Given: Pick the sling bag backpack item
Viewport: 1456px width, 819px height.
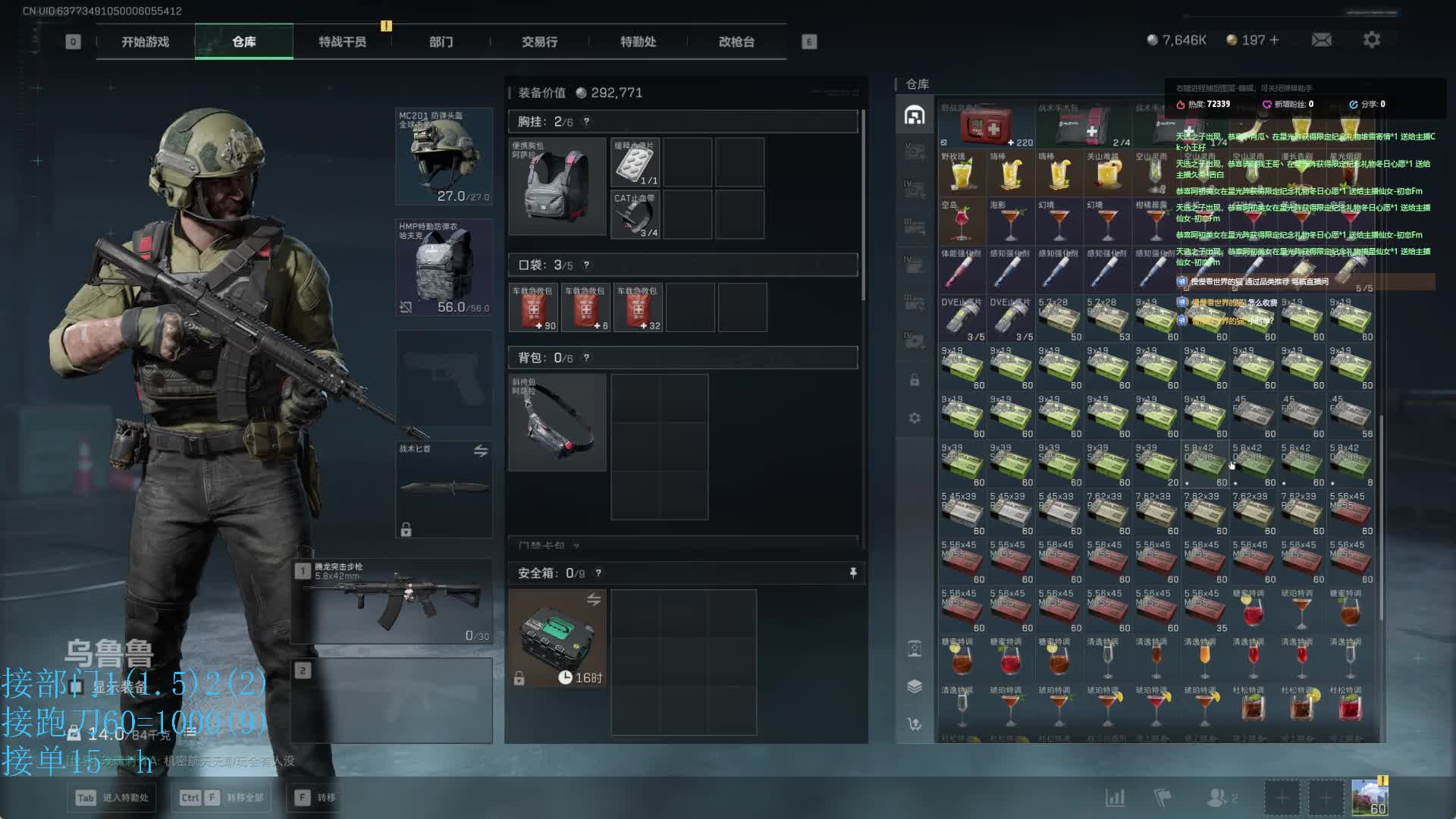Looking at the screenshot, I should click(x=557, y=422).
